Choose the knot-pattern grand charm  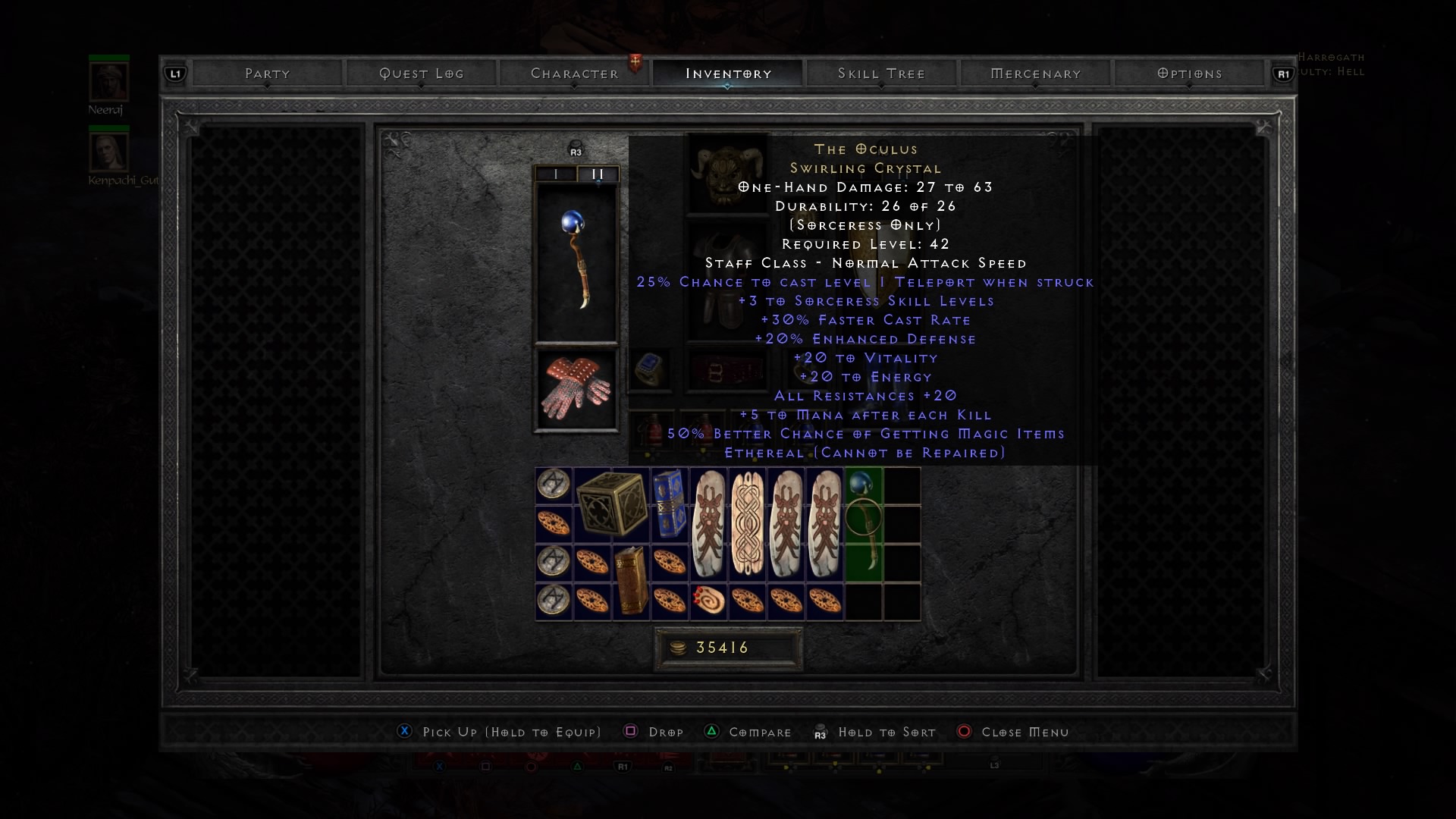tap(747, 523)
